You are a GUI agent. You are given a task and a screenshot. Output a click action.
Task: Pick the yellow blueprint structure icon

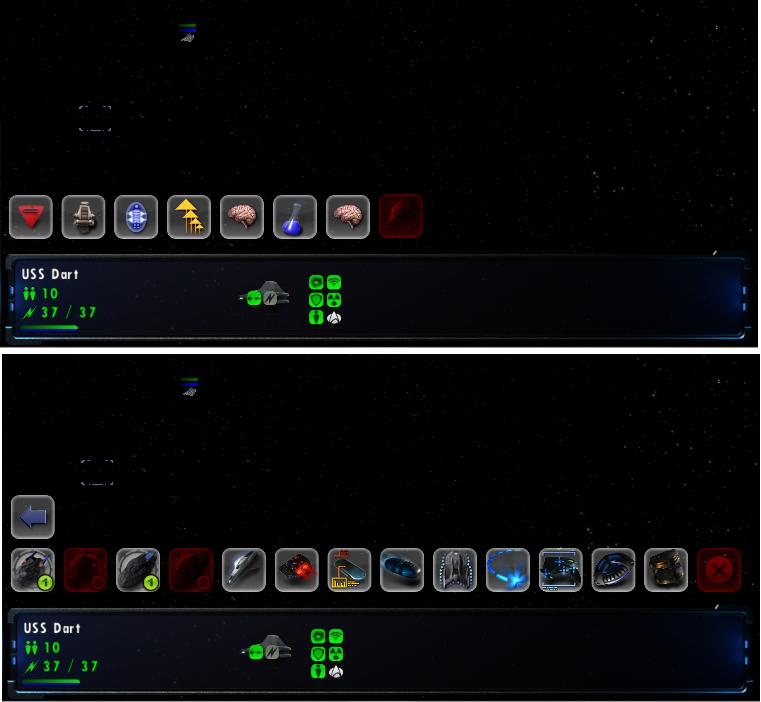click(349, 570)
